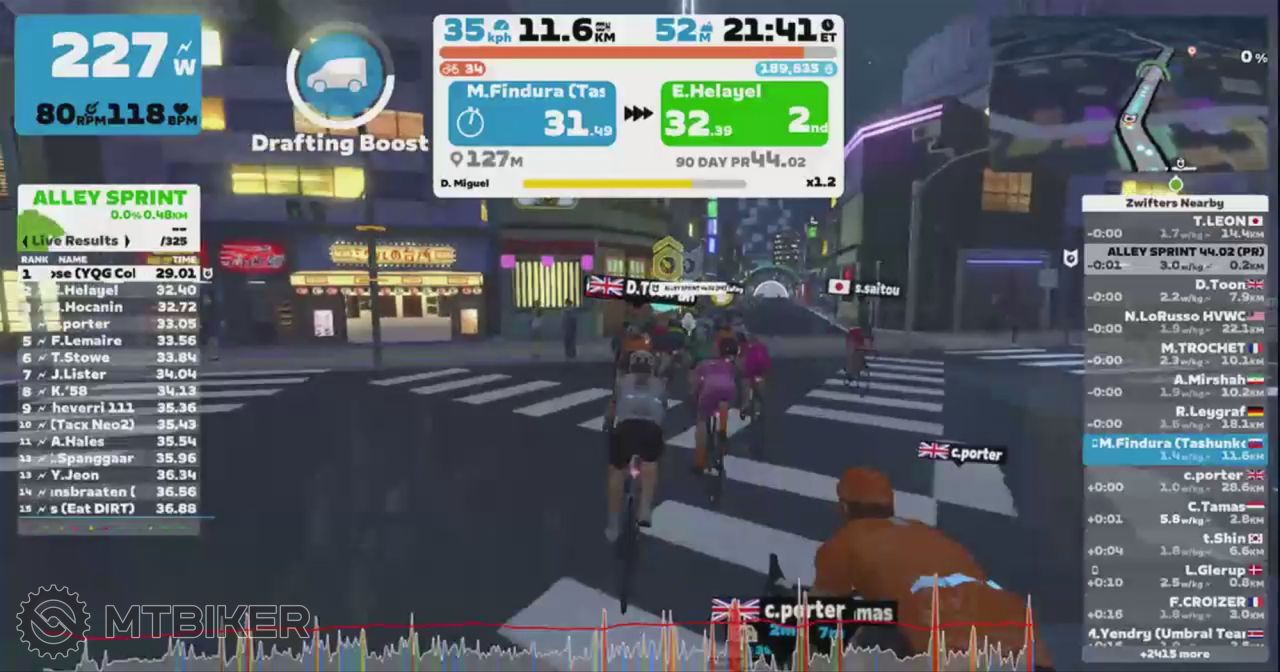Choose R.Leygraf from Zwifters Nearby

1174,418
